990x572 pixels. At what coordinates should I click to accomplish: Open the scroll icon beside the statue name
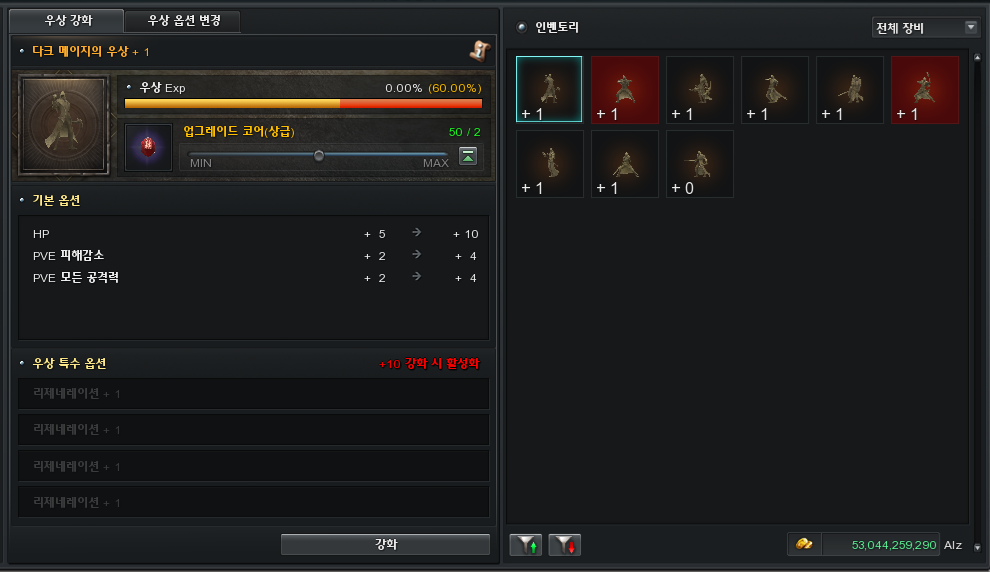(479, 50)
